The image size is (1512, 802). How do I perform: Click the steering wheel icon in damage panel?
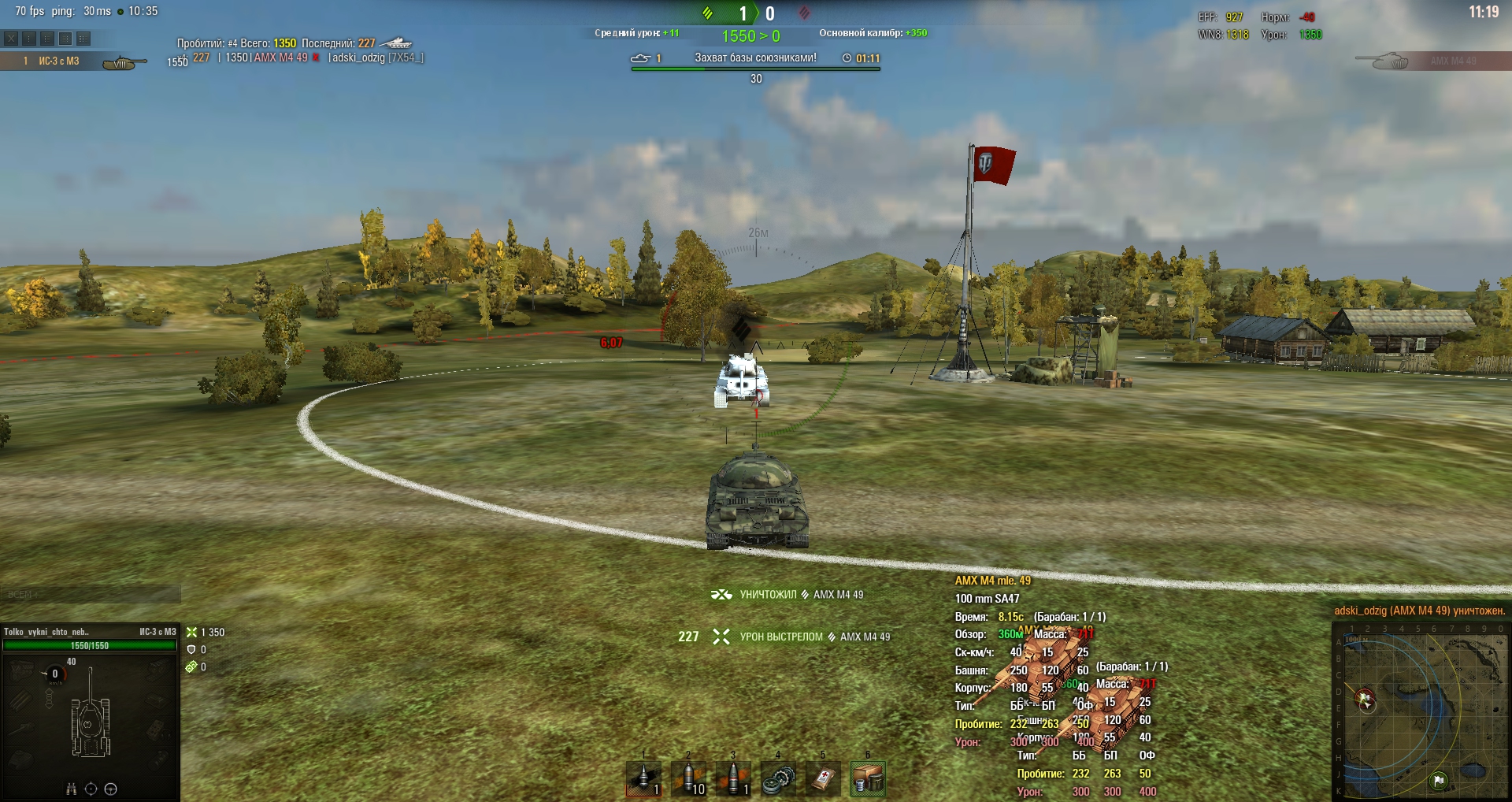coord(111,789)
